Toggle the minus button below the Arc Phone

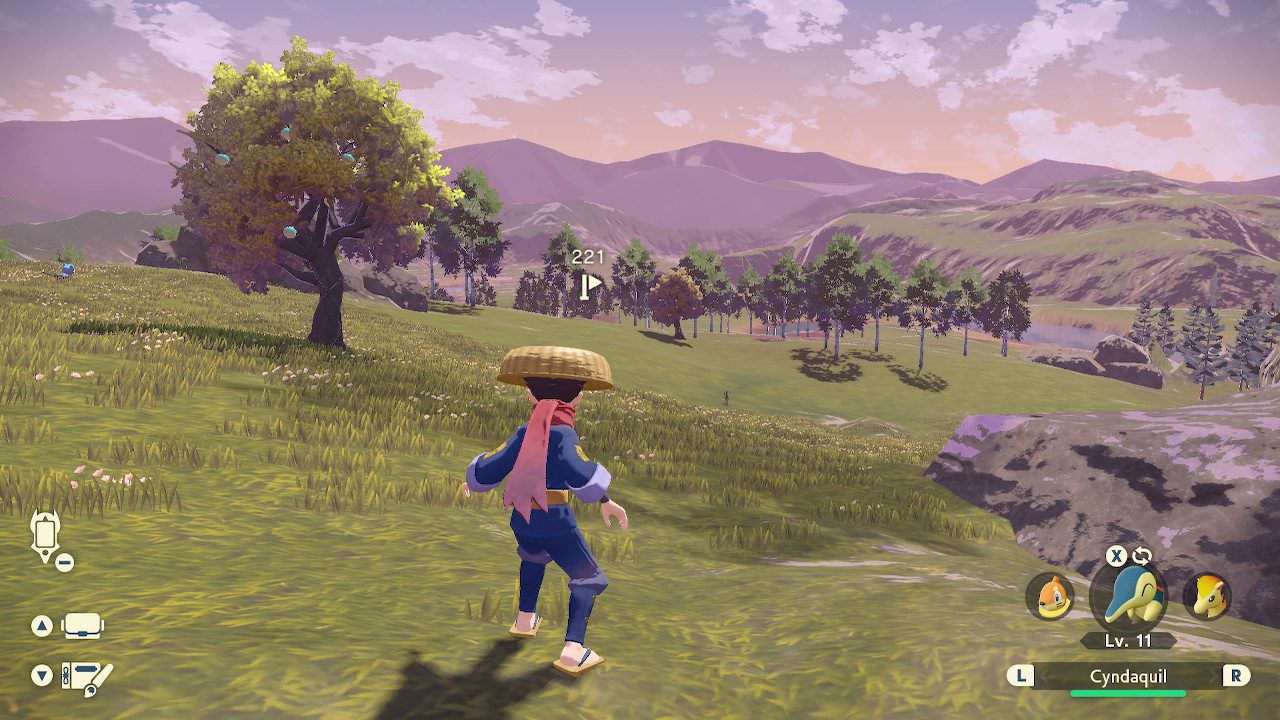63,561
